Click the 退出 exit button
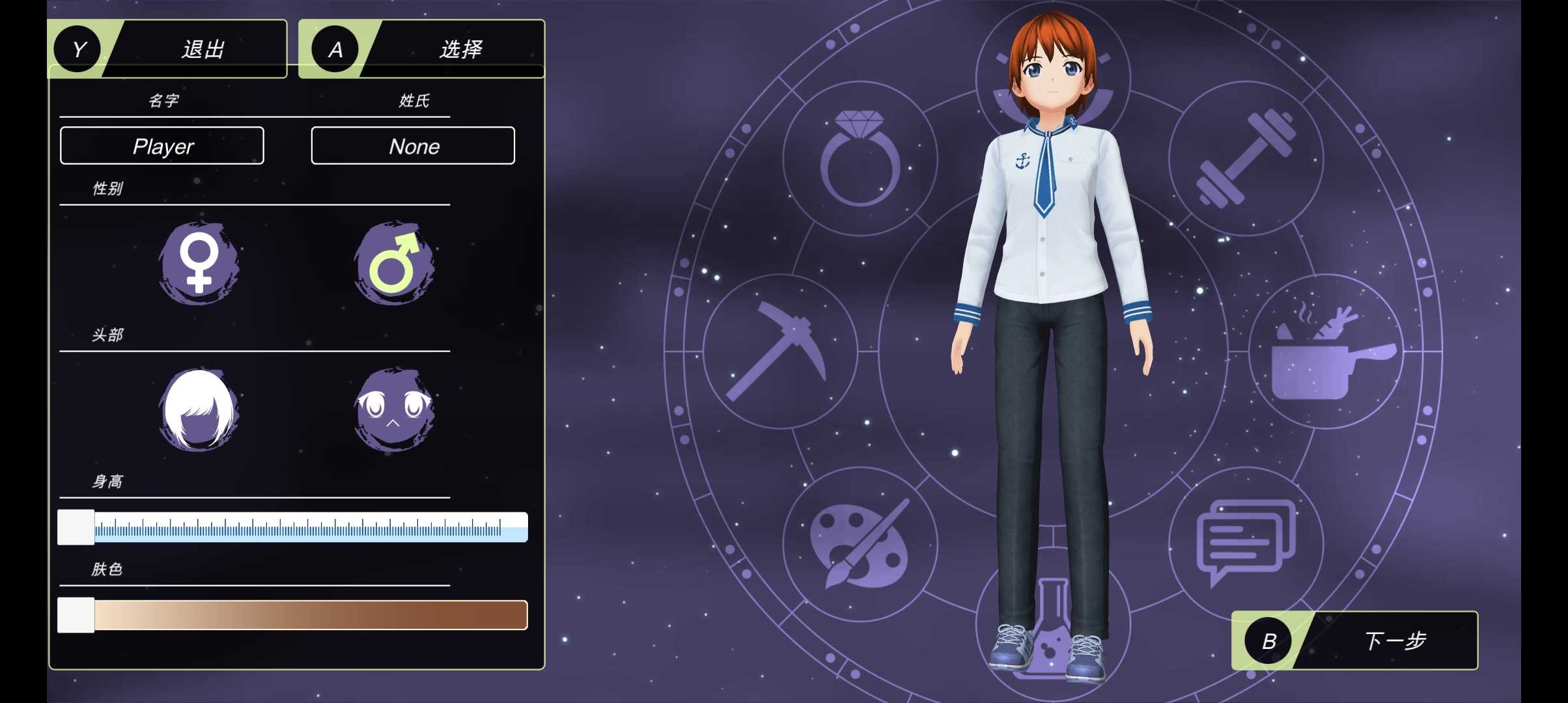The image size is (1568, 703). pyautogui.click(x=168, y=49)
